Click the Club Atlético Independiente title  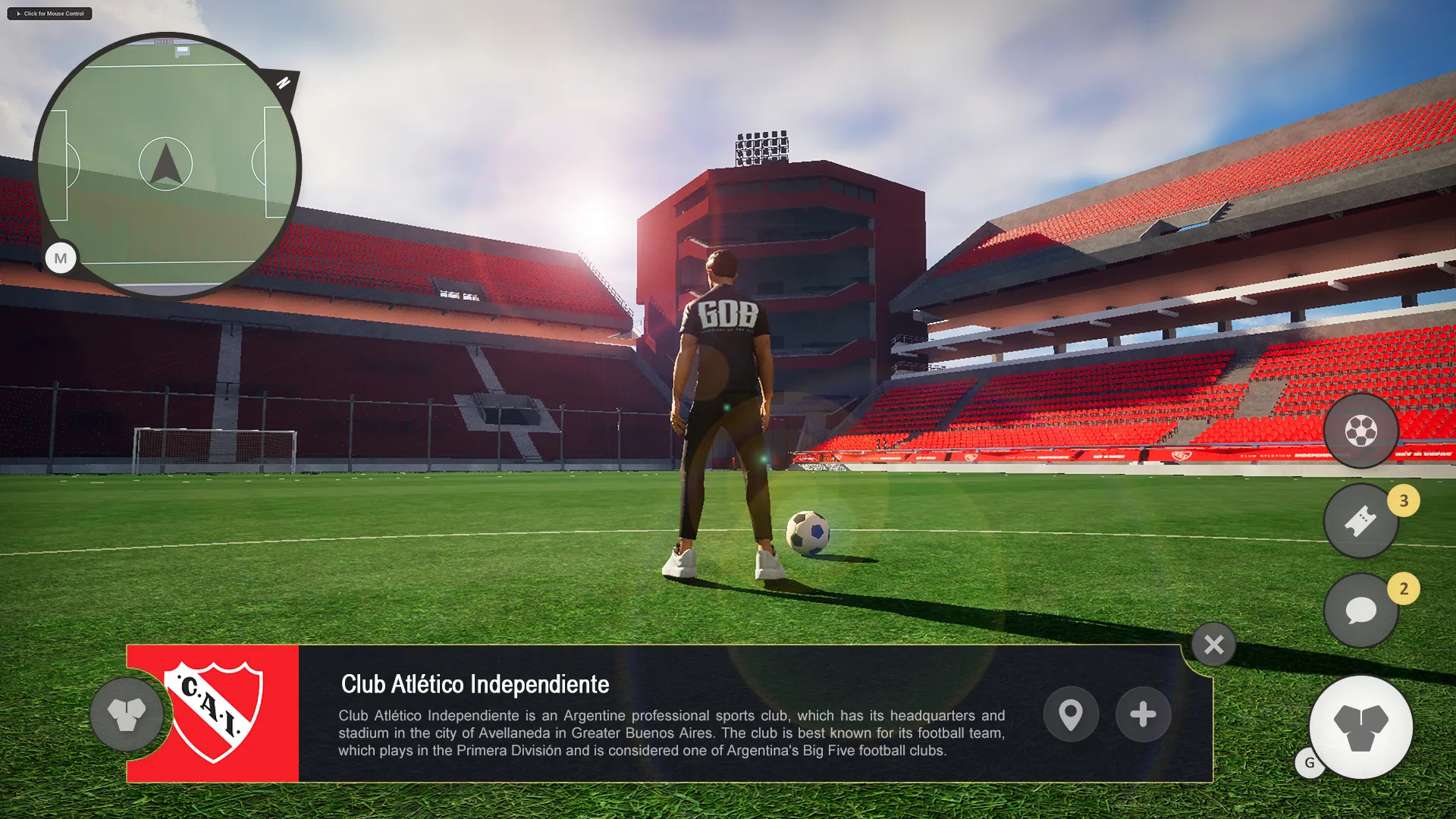[x=474, y=684]
